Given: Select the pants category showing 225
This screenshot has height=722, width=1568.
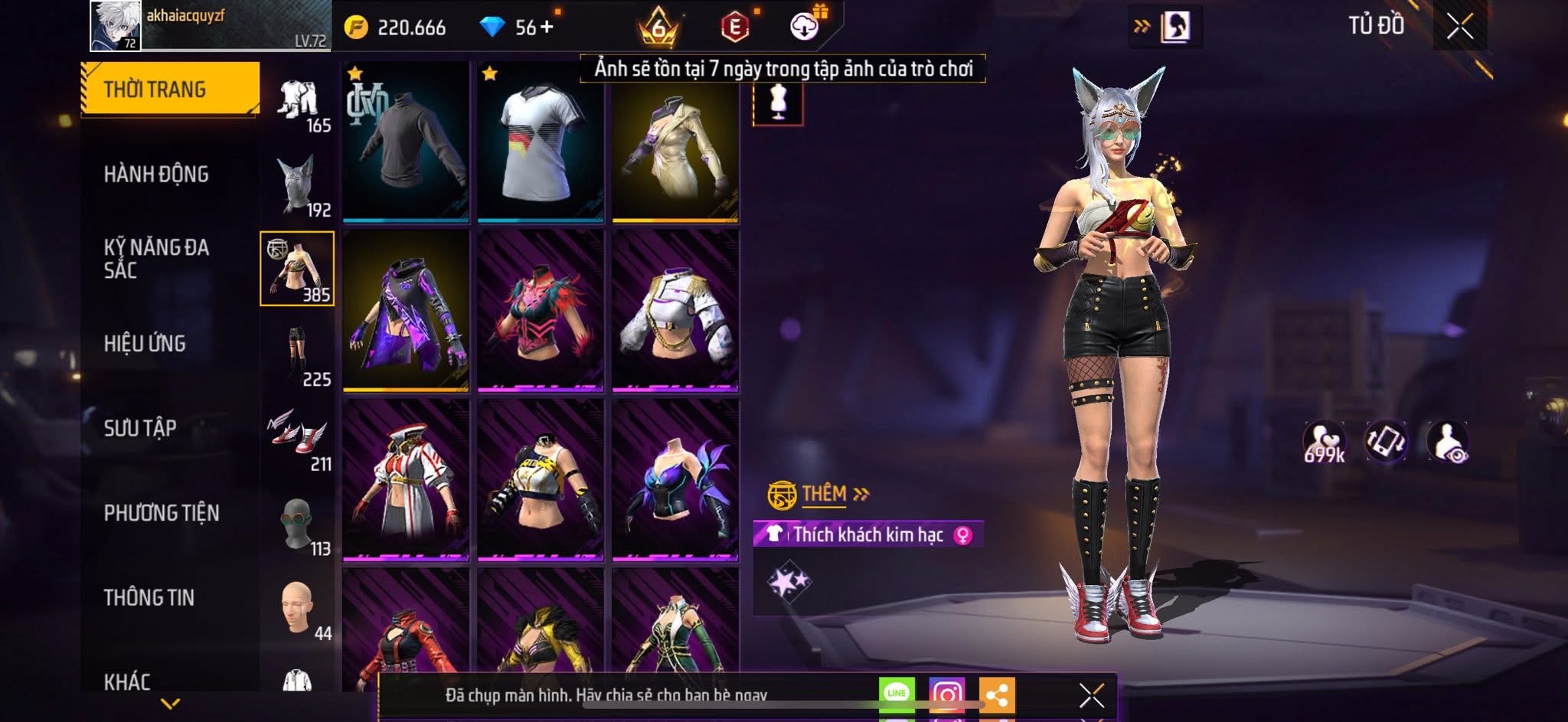Looking at the screenshot, I should (298, 354).
